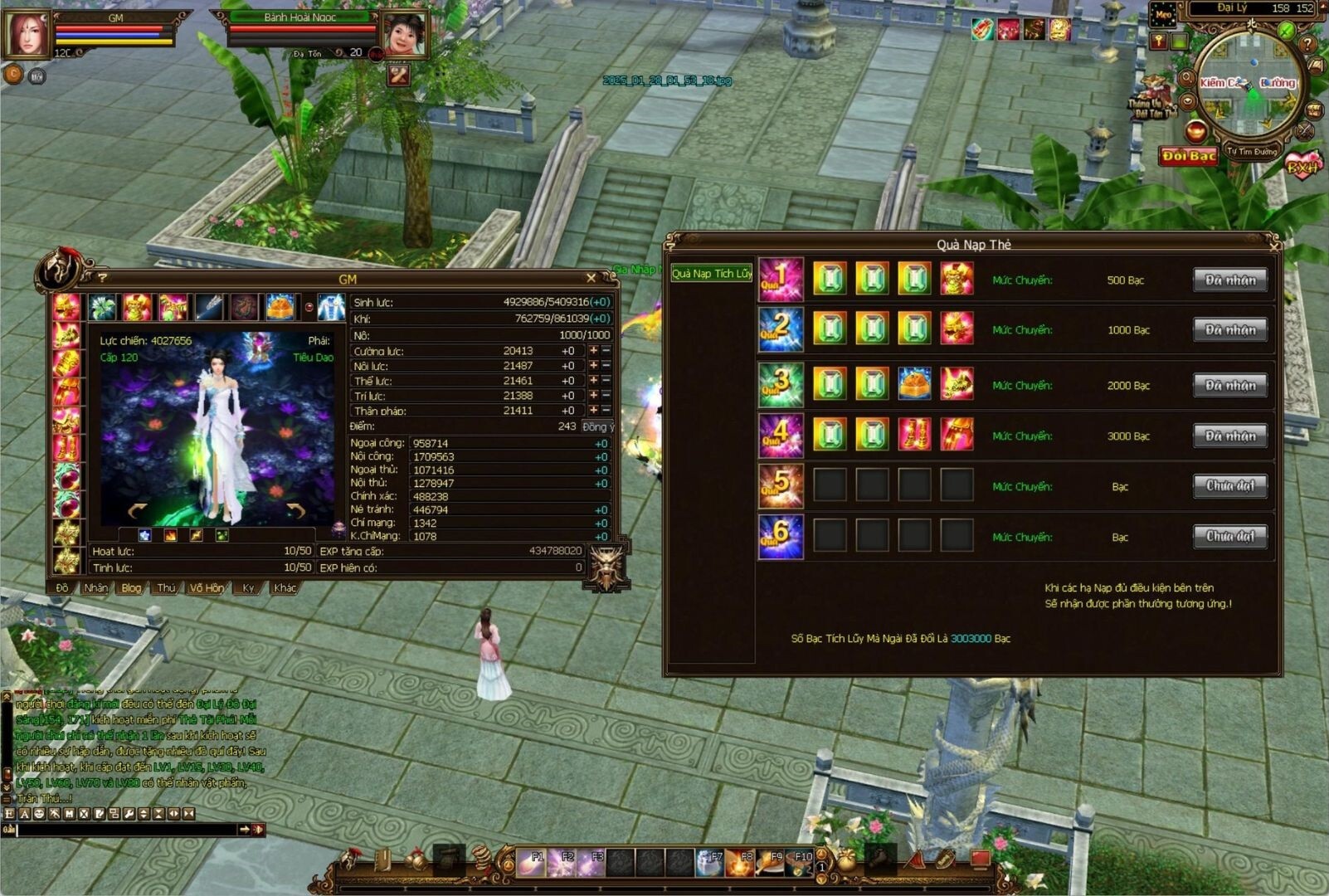The image size is (1329, 896).
Task: Click Chưa đạt button on reward row 5
Action: [x=1230, y=486]
